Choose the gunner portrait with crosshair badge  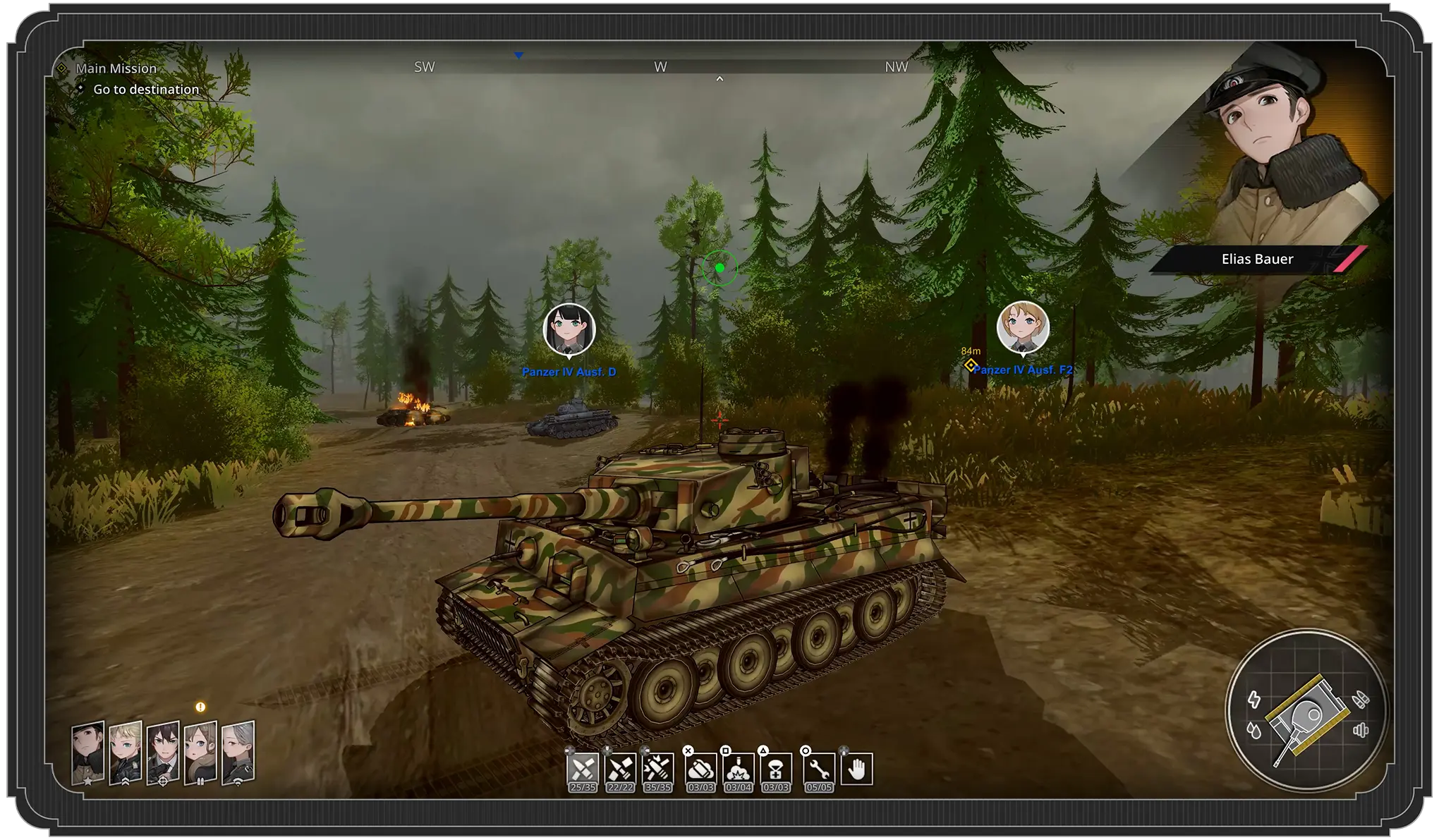tap(163, 753)
